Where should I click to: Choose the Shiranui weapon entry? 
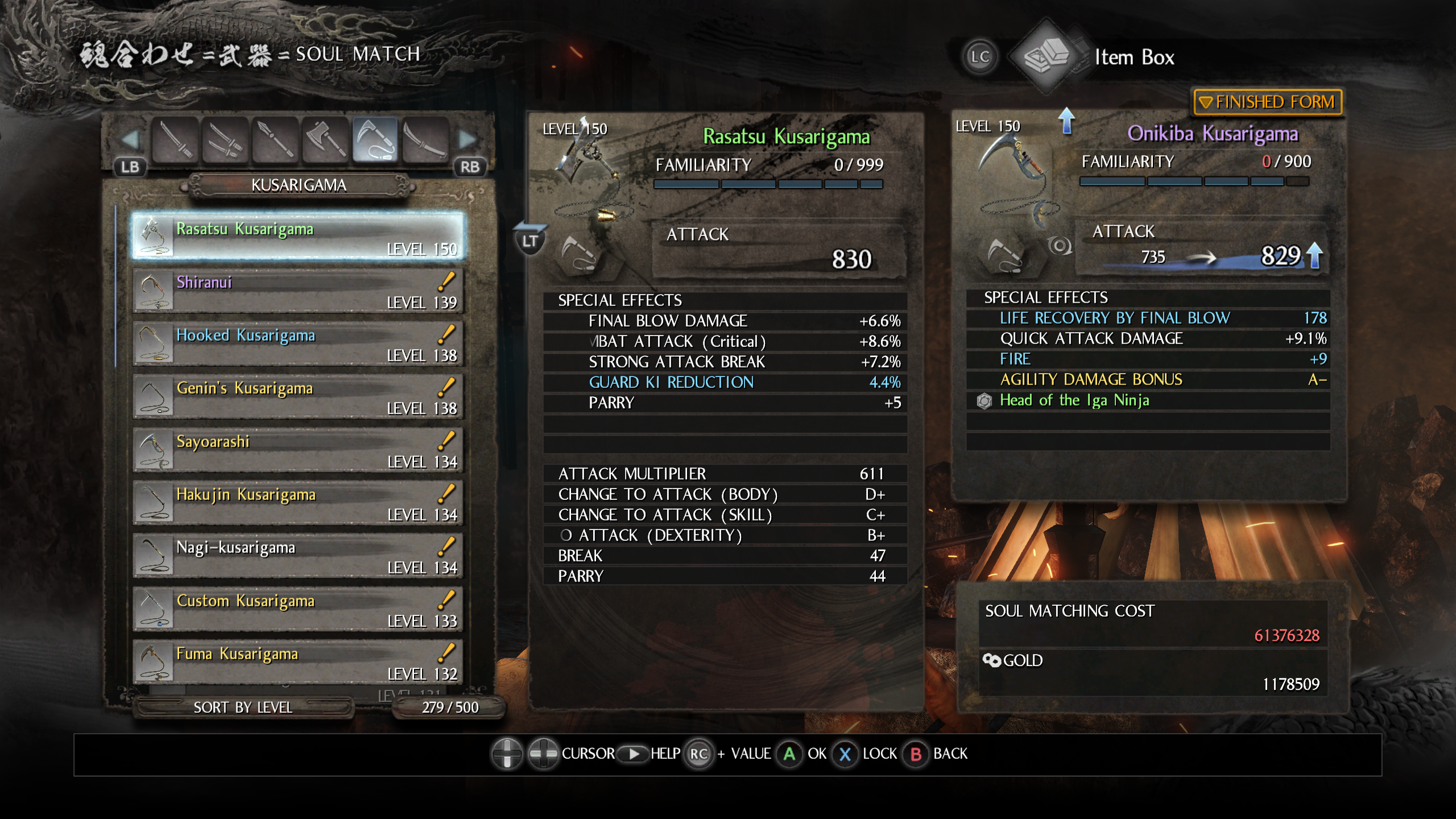pyautogui.click(x=299, y=291)
